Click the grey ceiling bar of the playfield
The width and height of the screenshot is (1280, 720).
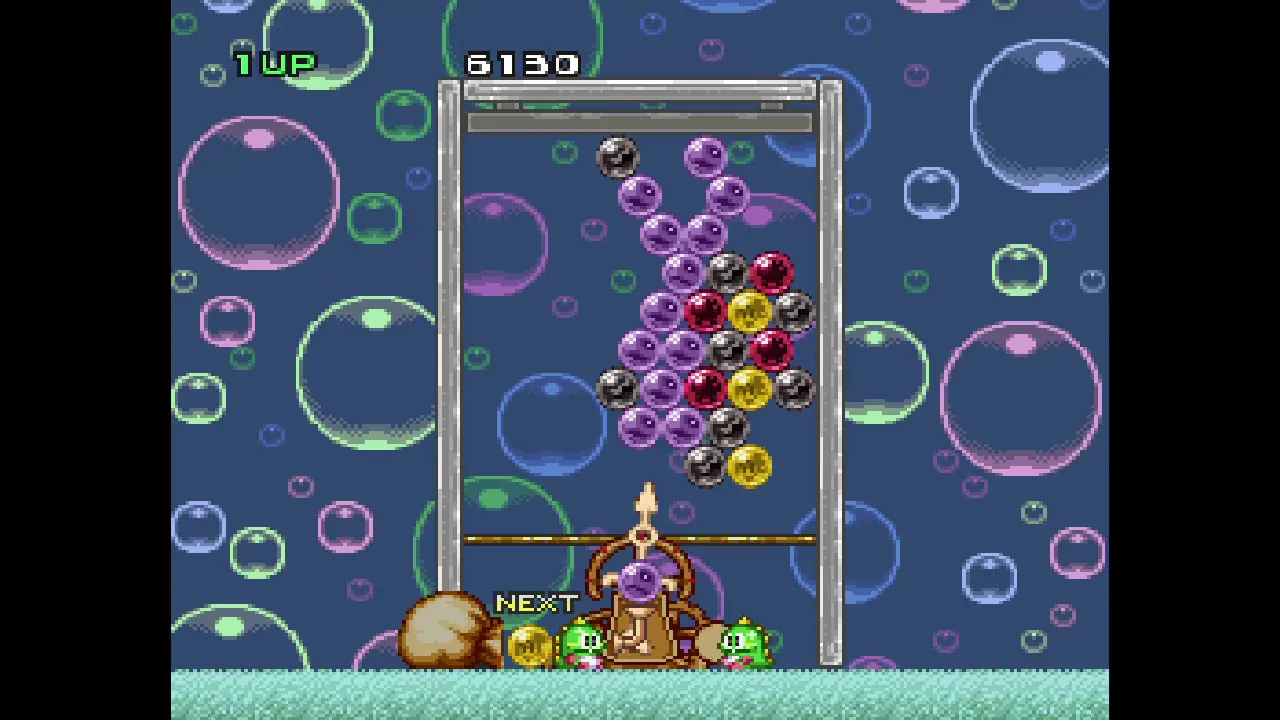click(x=640, y=122)
